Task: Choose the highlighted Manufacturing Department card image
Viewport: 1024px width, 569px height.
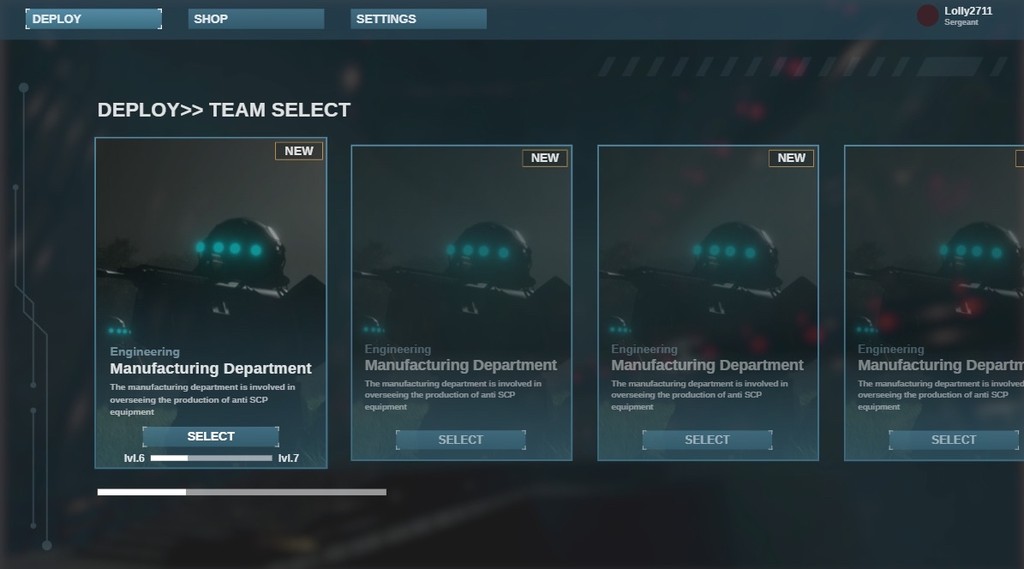Action: pyautogui.click(x=211, y=250)
